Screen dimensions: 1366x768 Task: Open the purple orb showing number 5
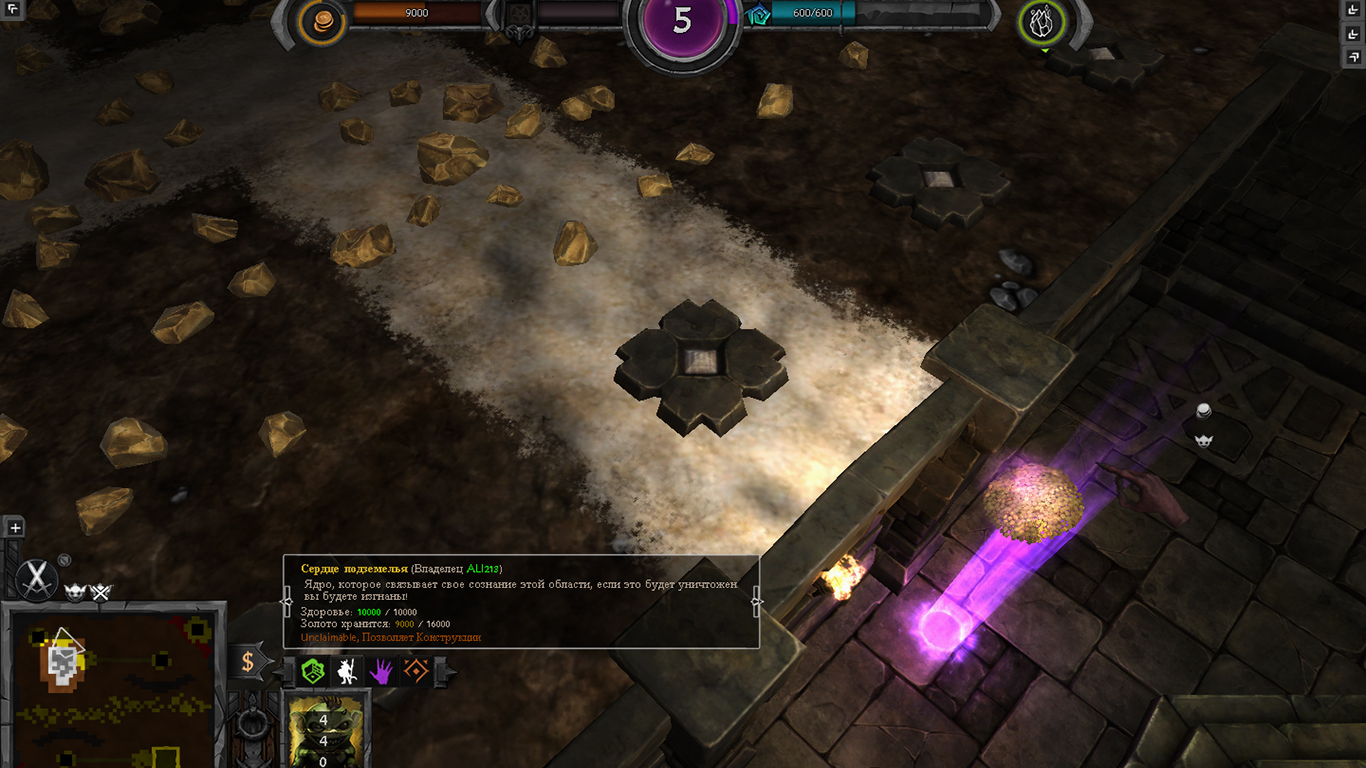[682, 24]
